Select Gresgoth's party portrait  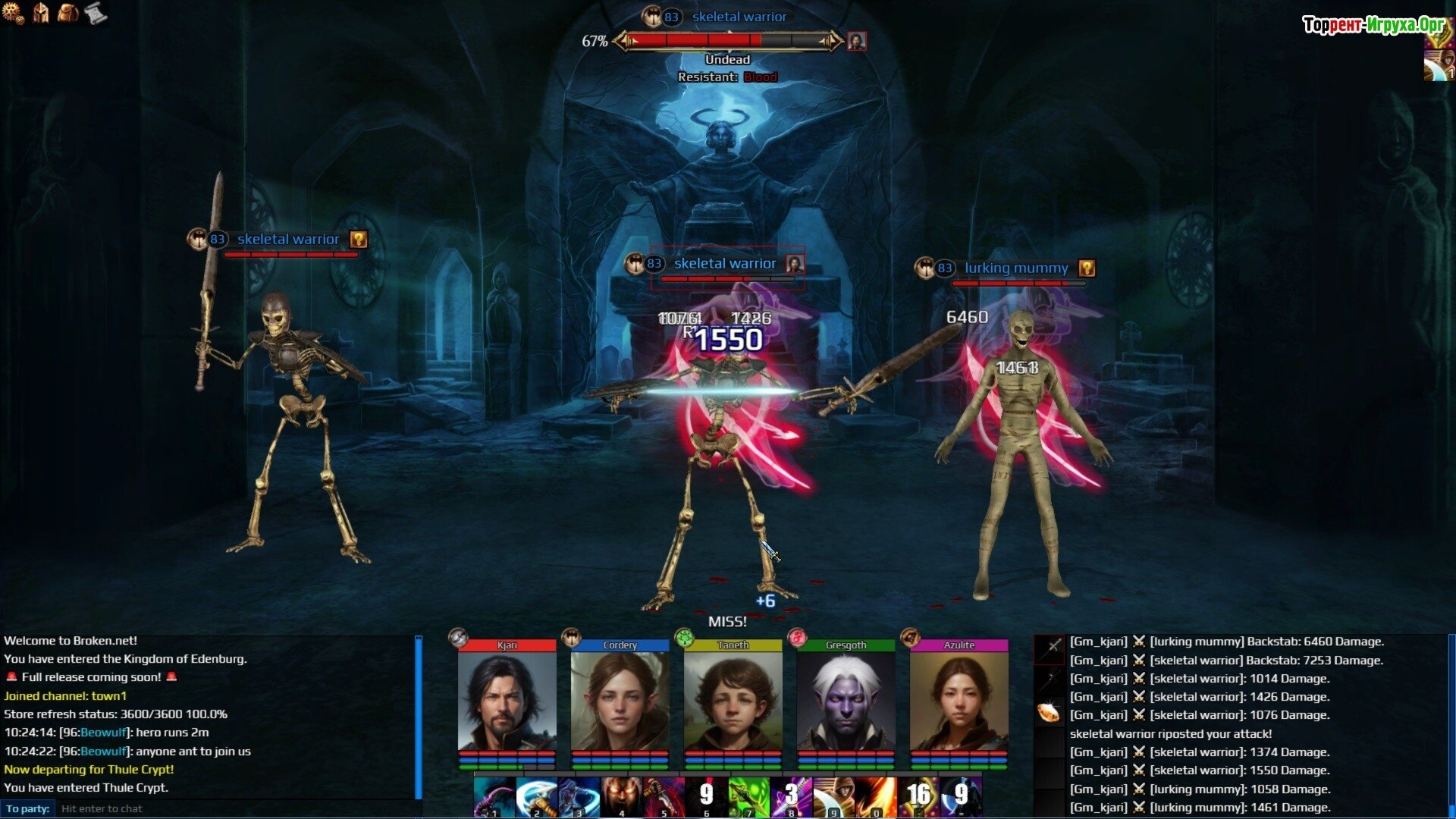846,701
